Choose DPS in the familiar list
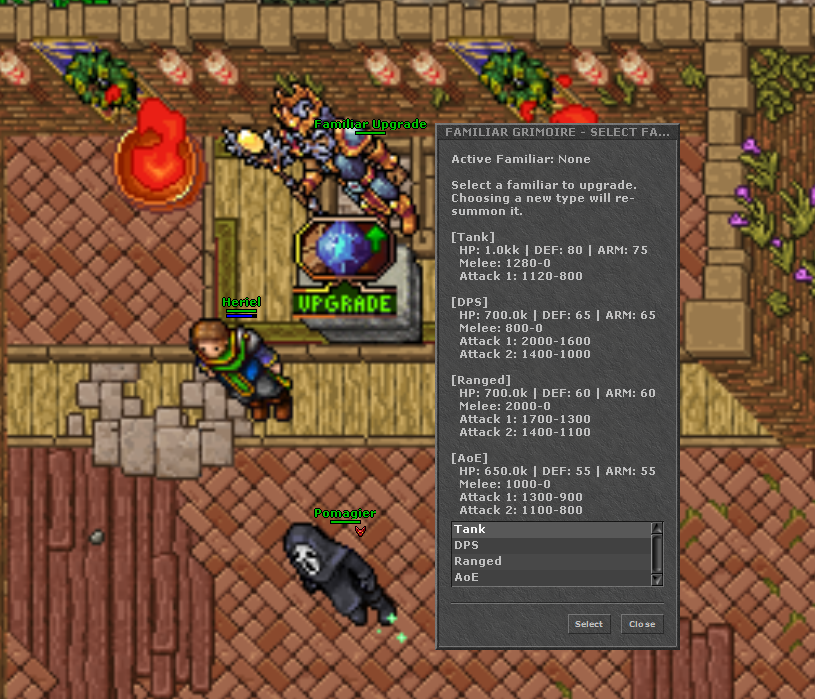815x699 pixels. tap(550, 545)
